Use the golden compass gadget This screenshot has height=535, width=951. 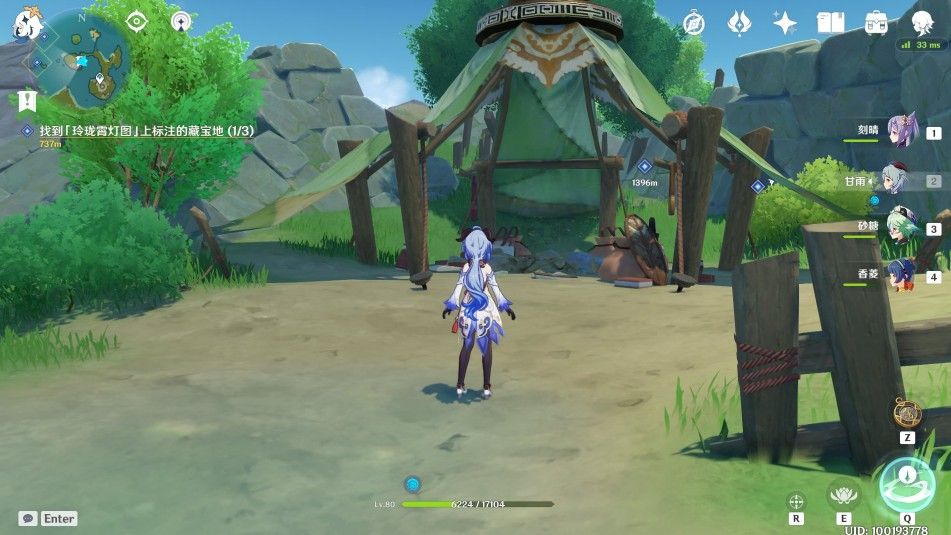point(907,412)
